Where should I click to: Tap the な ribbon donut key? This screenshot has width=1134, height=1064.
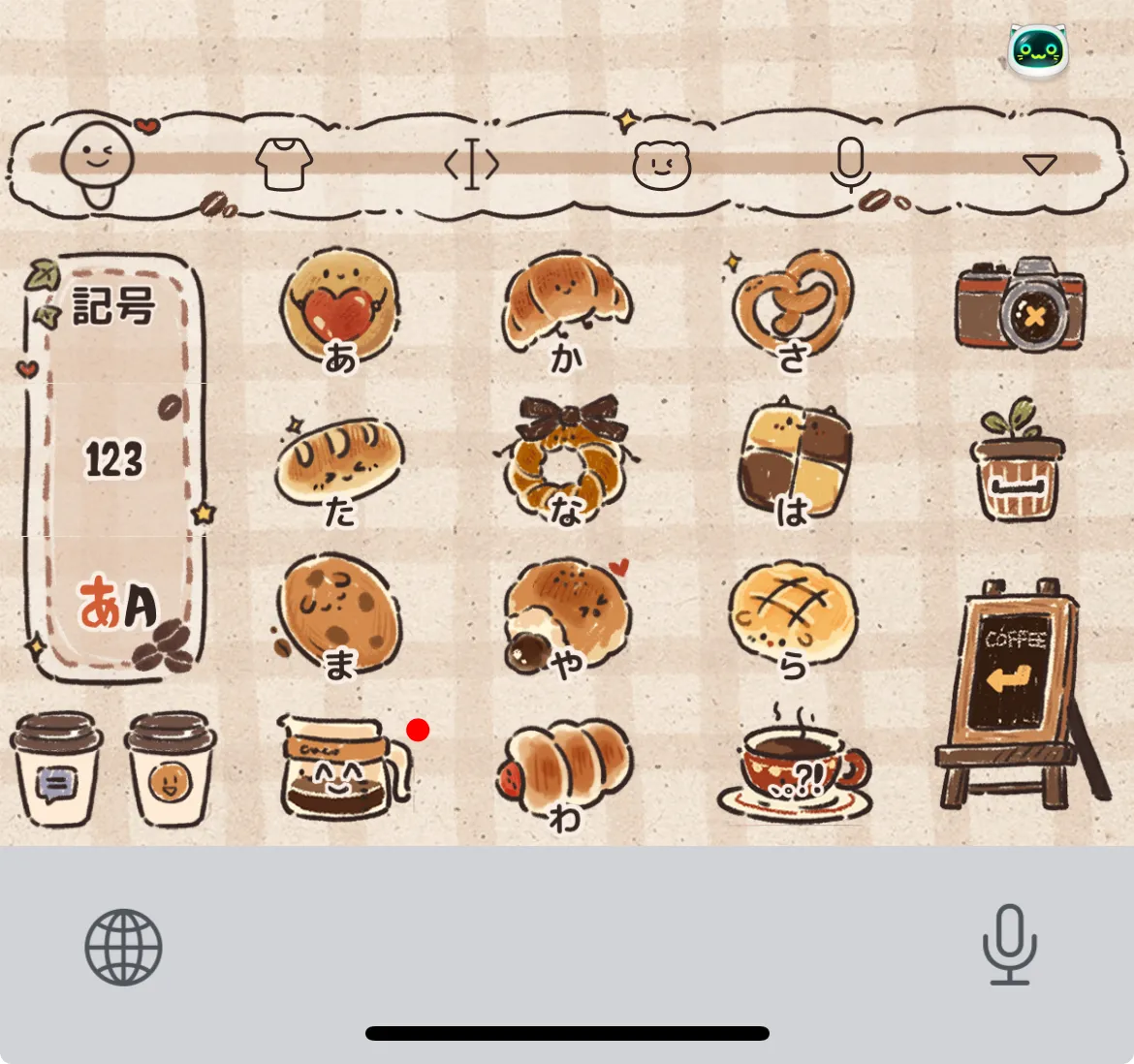[566, 463]
